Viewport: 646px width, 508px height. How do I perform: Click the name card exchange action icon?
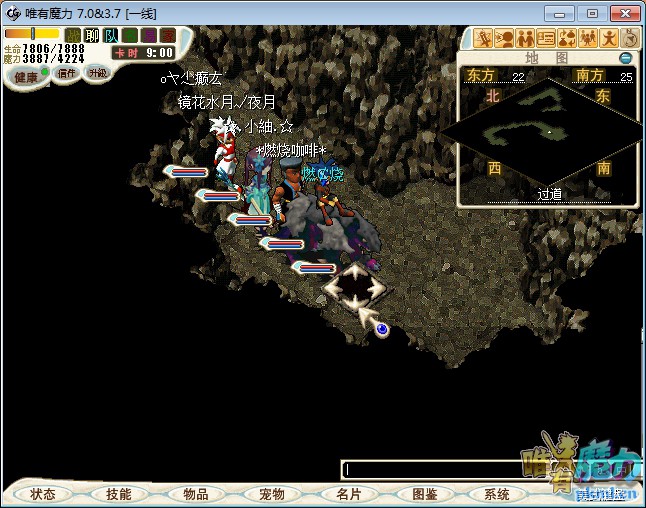click(546, 39)
